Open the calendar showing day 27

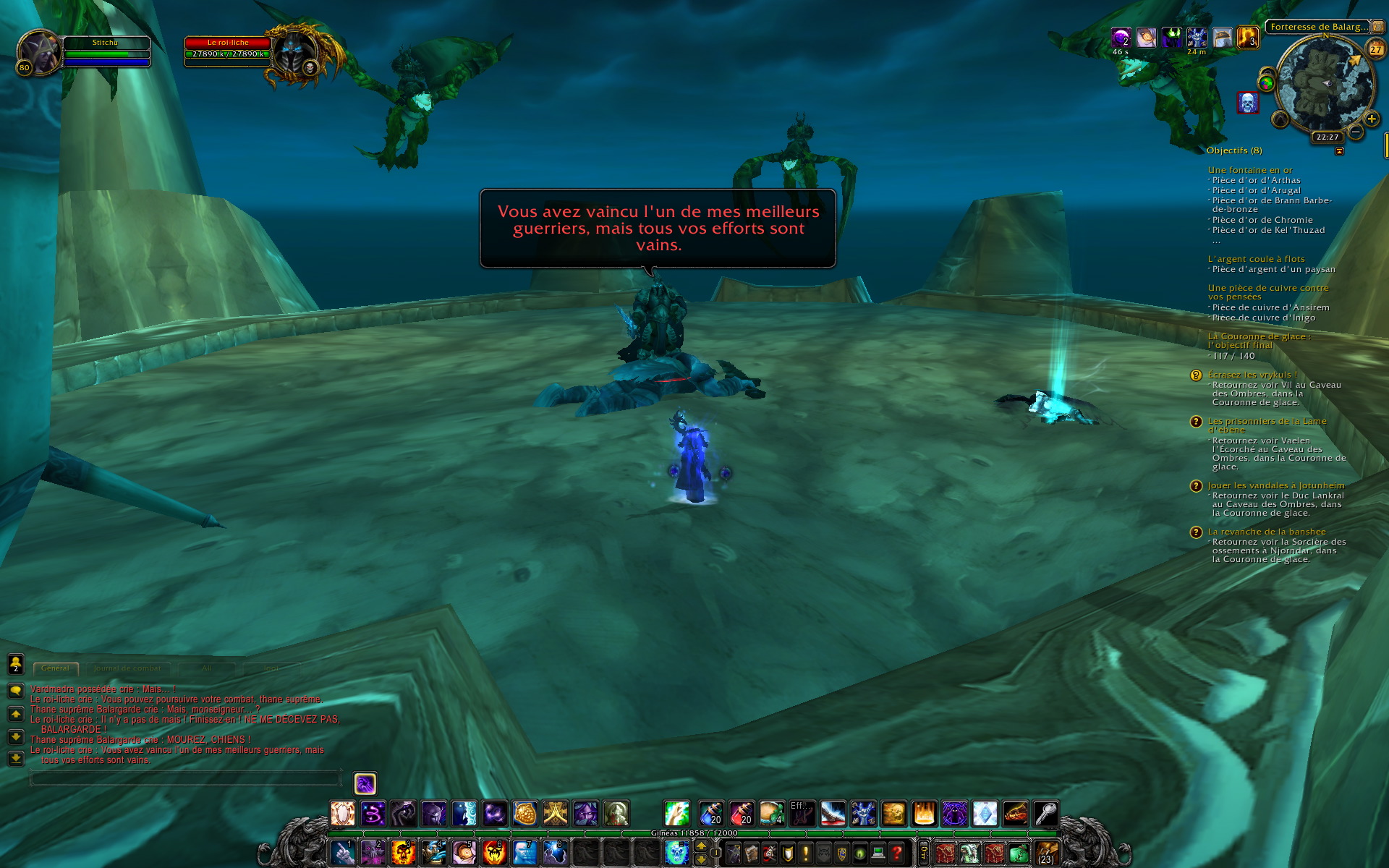coord(1375,49)
